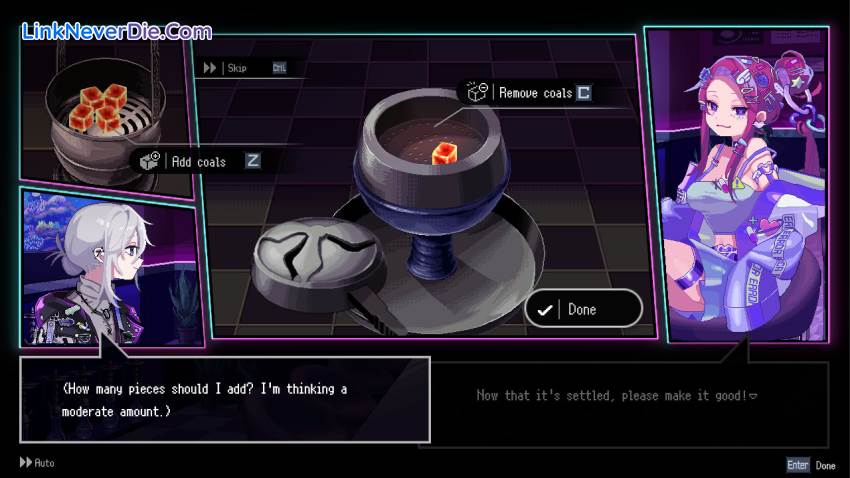This screenshot has width=850, height=478.
Task: Confirm with the Done button
Action: pyautogui.click(x=582, y=309)
